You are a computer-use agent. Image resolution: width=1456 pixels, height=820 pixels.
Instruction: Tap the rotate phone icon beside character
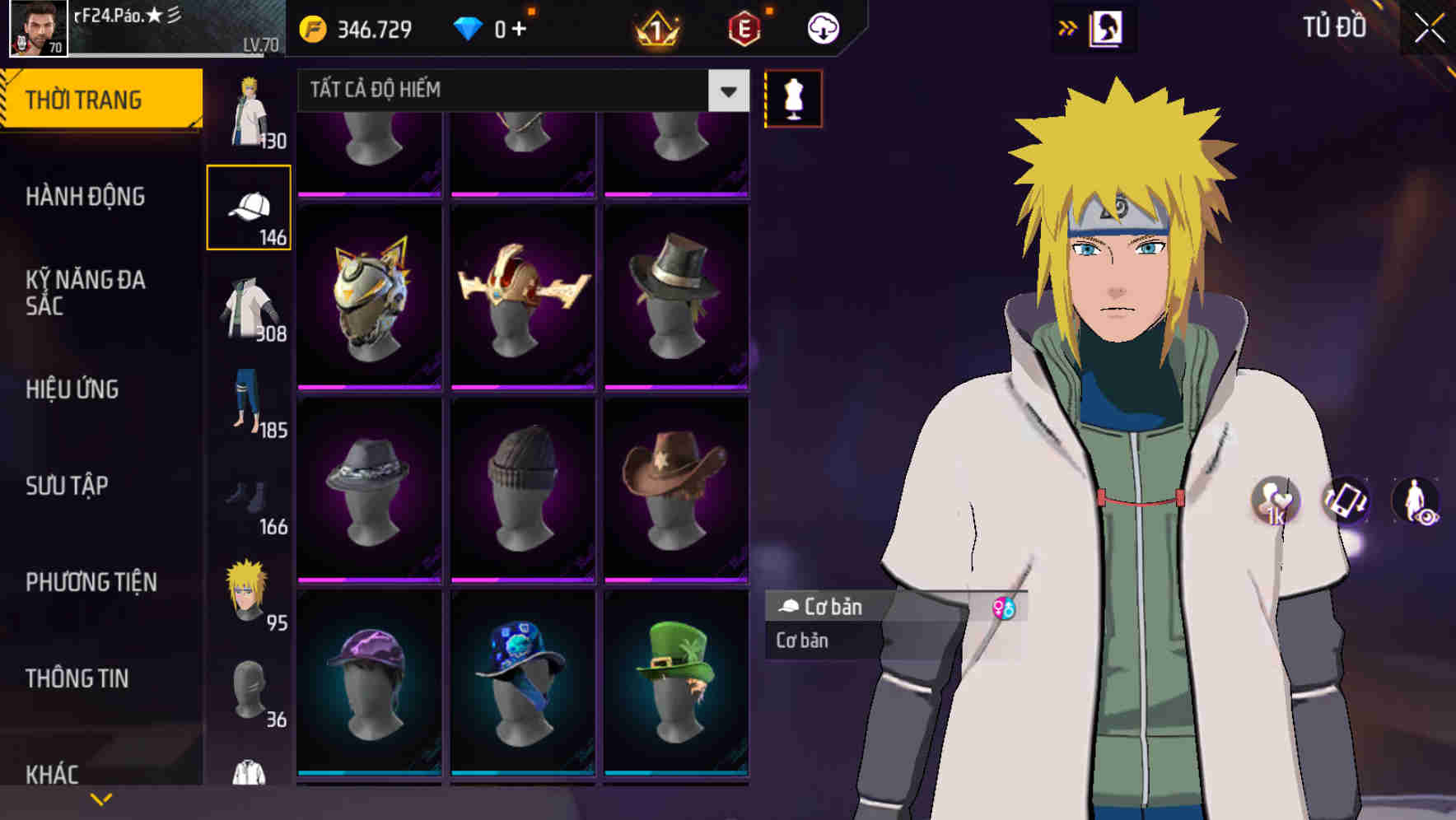(x=1344, y=503)
